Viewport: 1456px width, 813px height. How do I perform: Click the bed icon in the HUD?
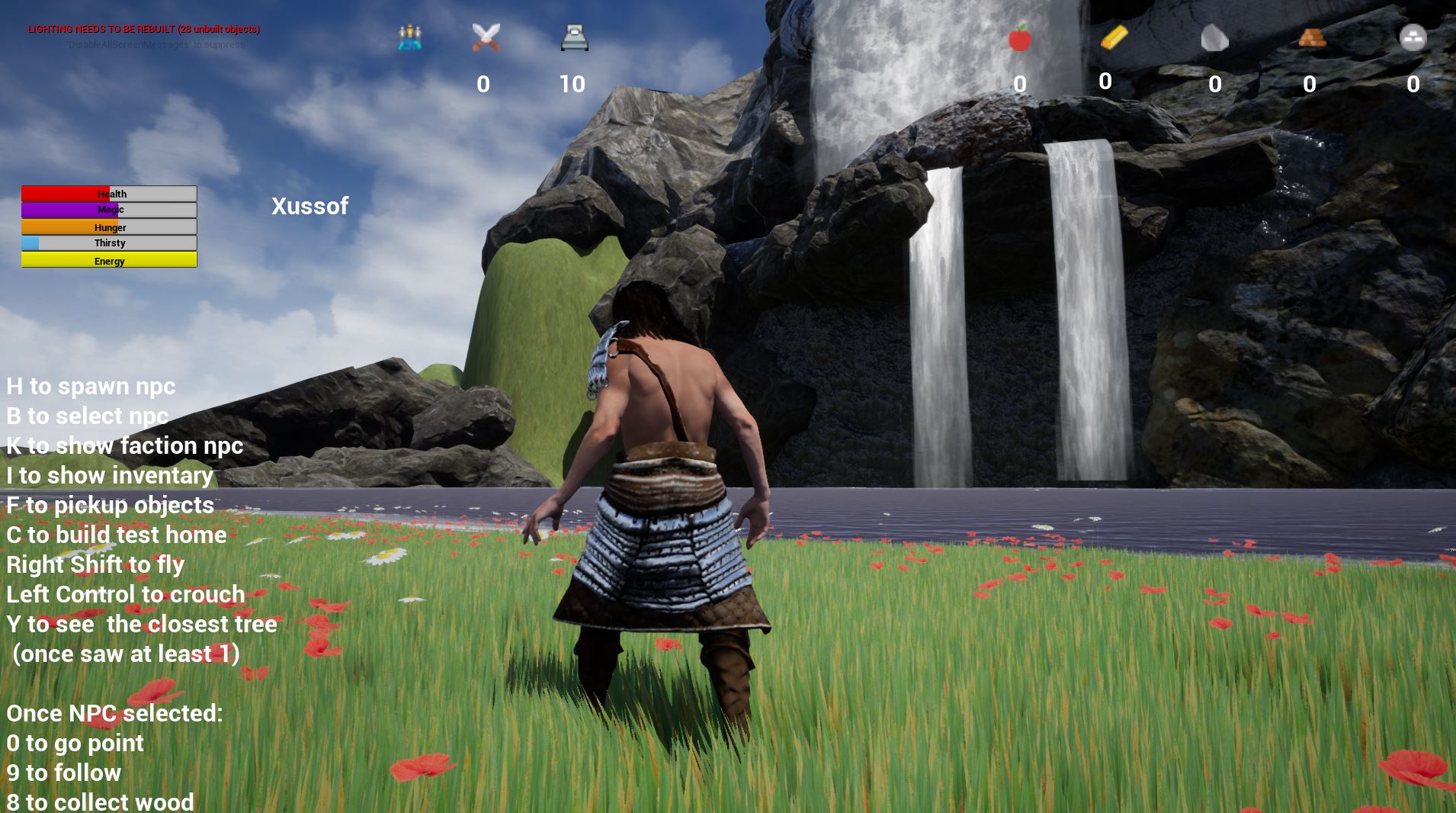point(574,37)
